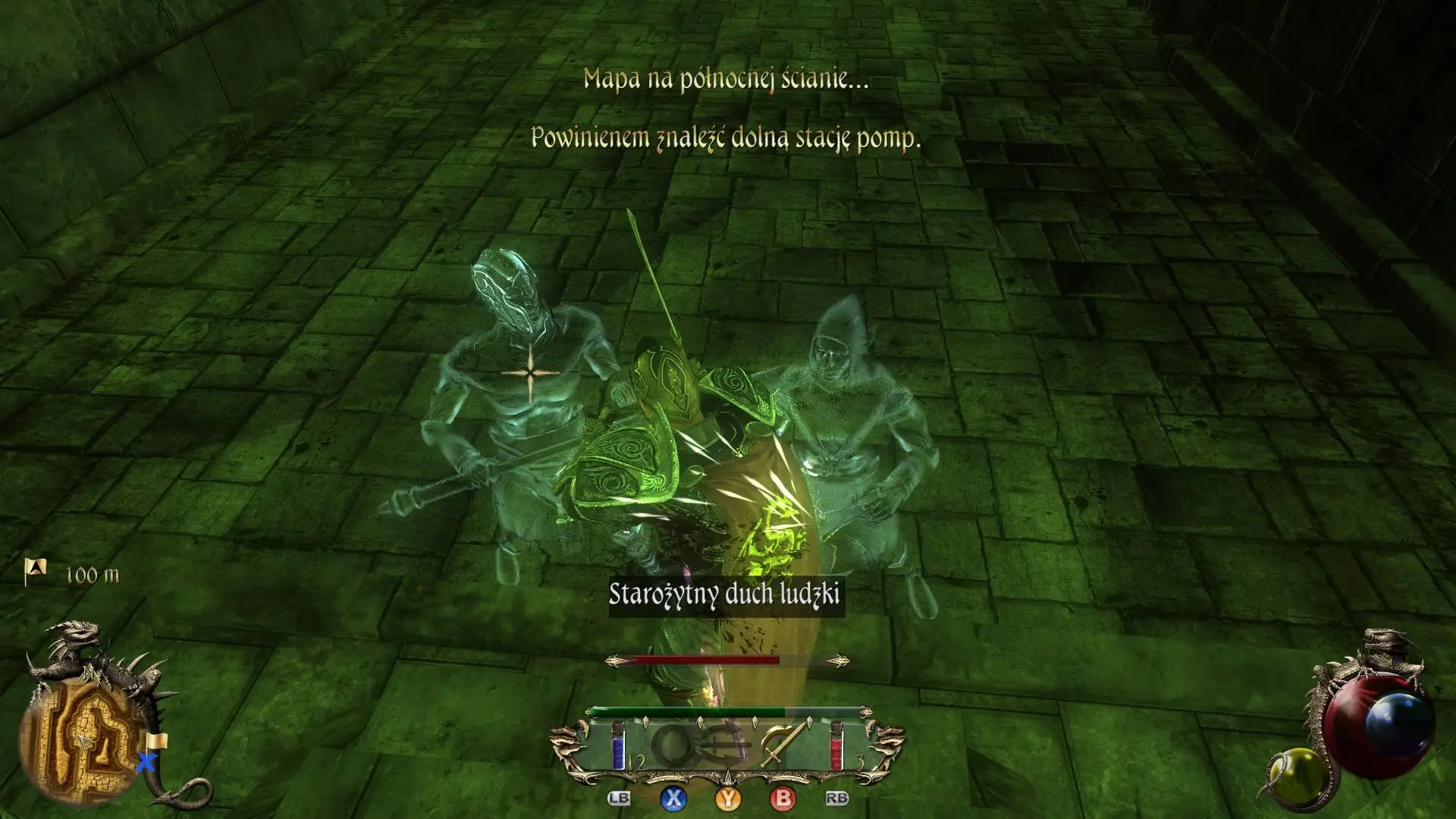
Task: Click the player arrow on the minimap
Action: click(x=83, y=742)
